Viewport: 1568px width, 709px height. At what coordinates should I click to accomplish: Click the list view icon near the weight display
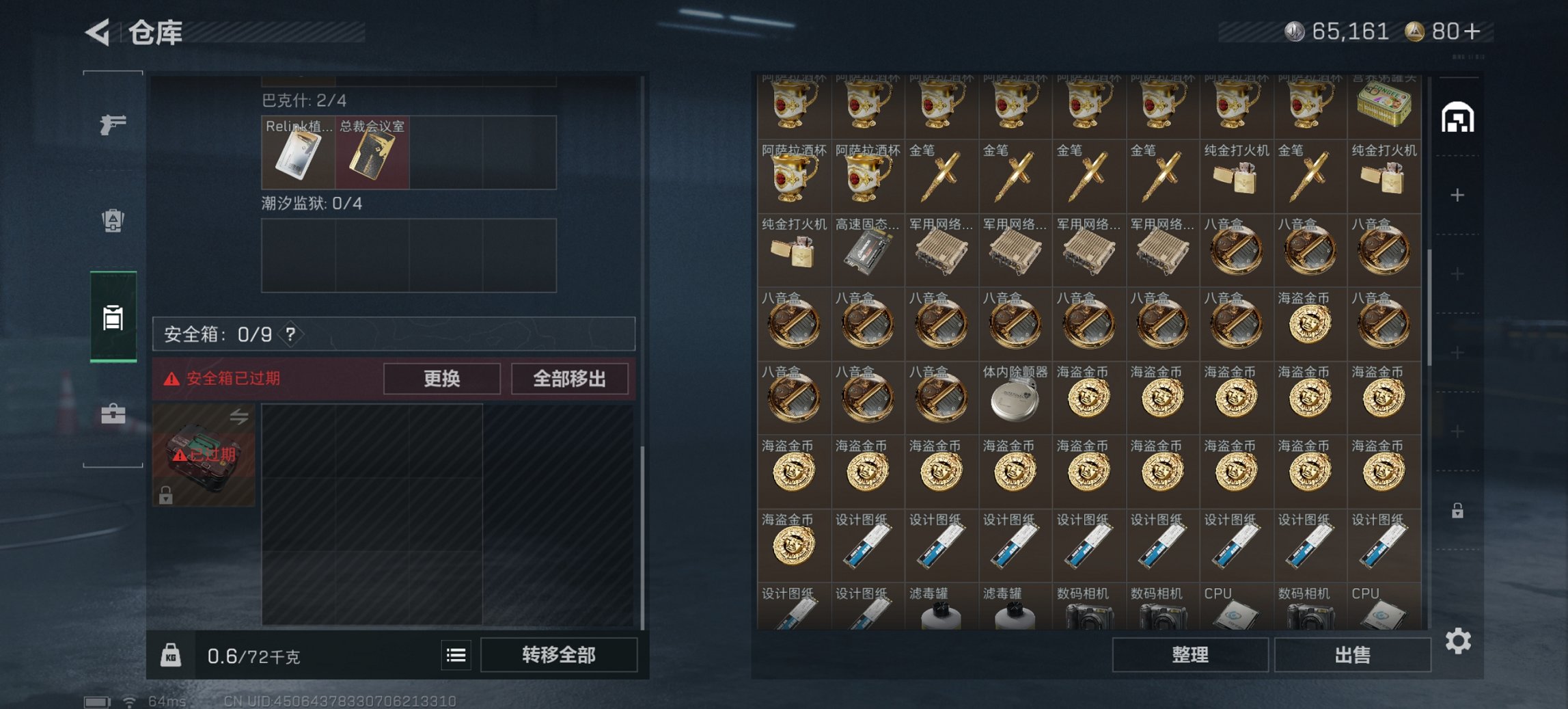456,654
